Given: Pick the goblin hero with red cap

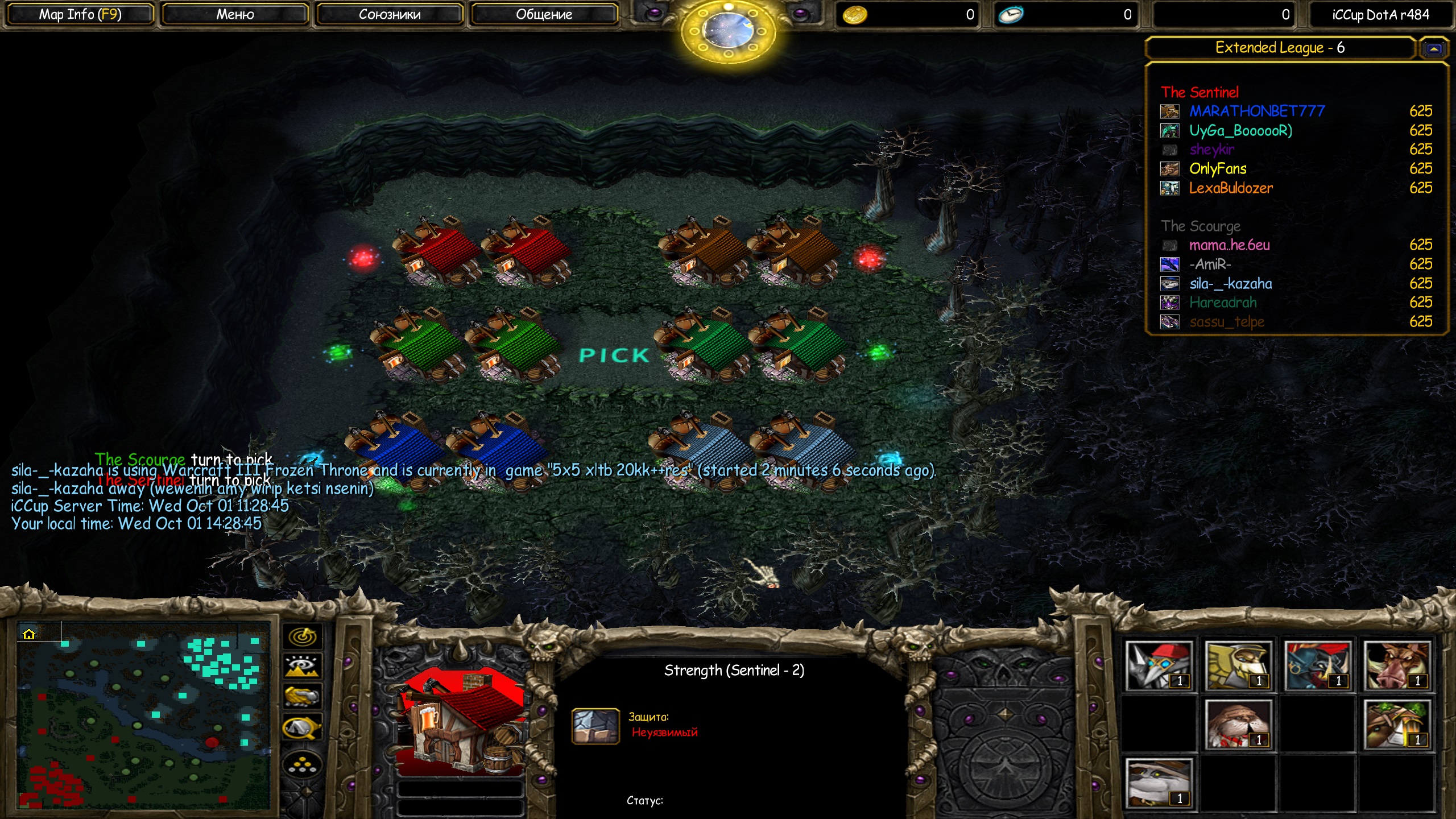Looking at the screenshot, I should tap(1159, 665).
